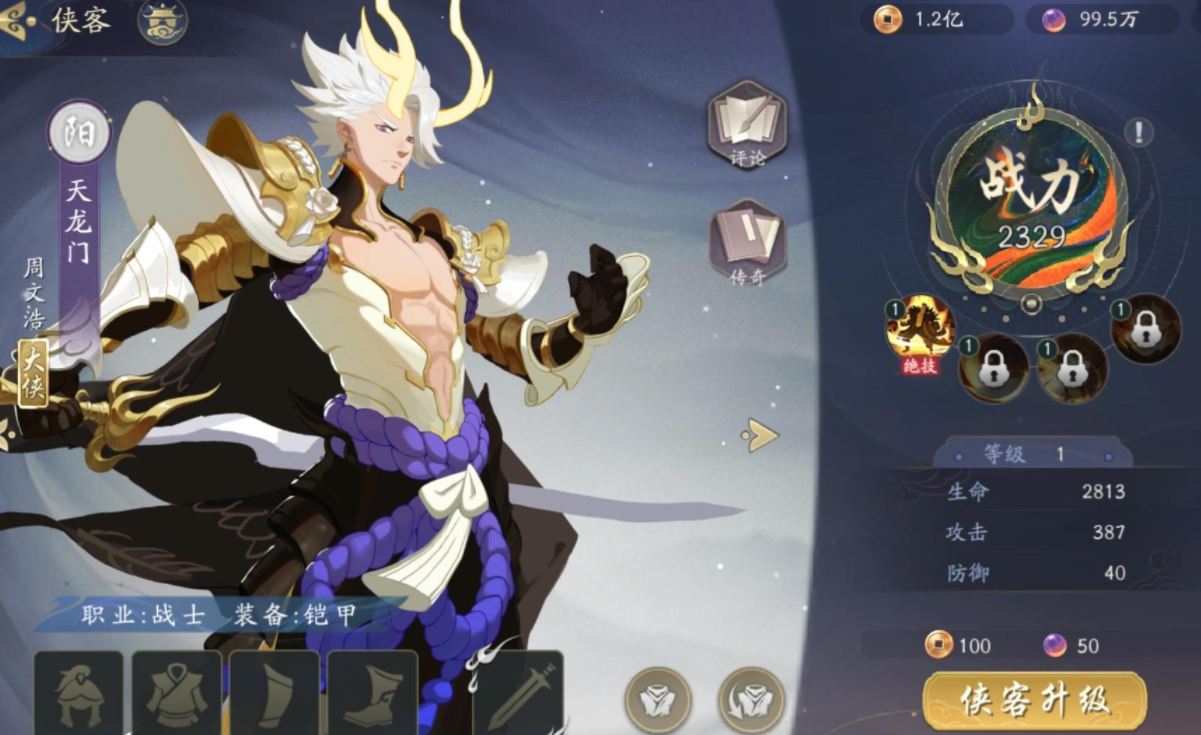The height and width of the screenshot is (735, 1201).
Task: Select the bracer equipment slot
Action: pyautogui.click(x=274, y=694)
